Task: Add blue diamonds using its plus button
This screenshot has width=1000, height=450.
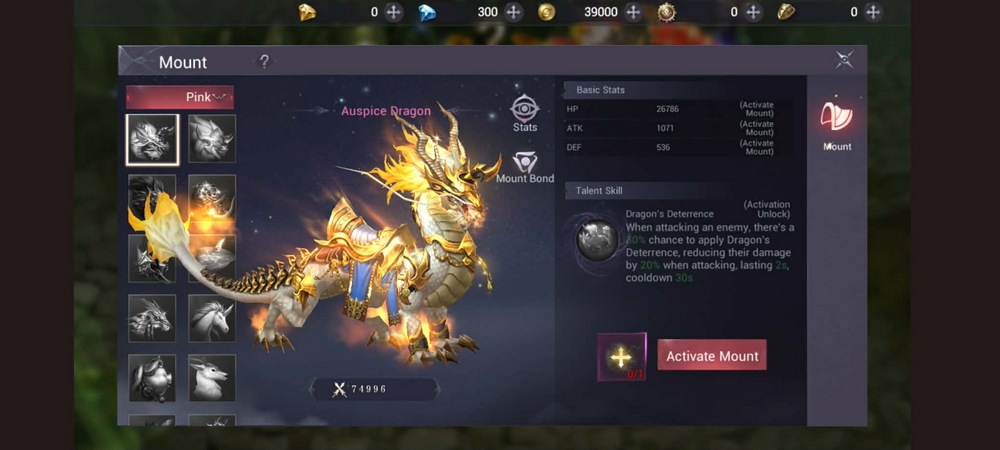Action: click(514, 12)
